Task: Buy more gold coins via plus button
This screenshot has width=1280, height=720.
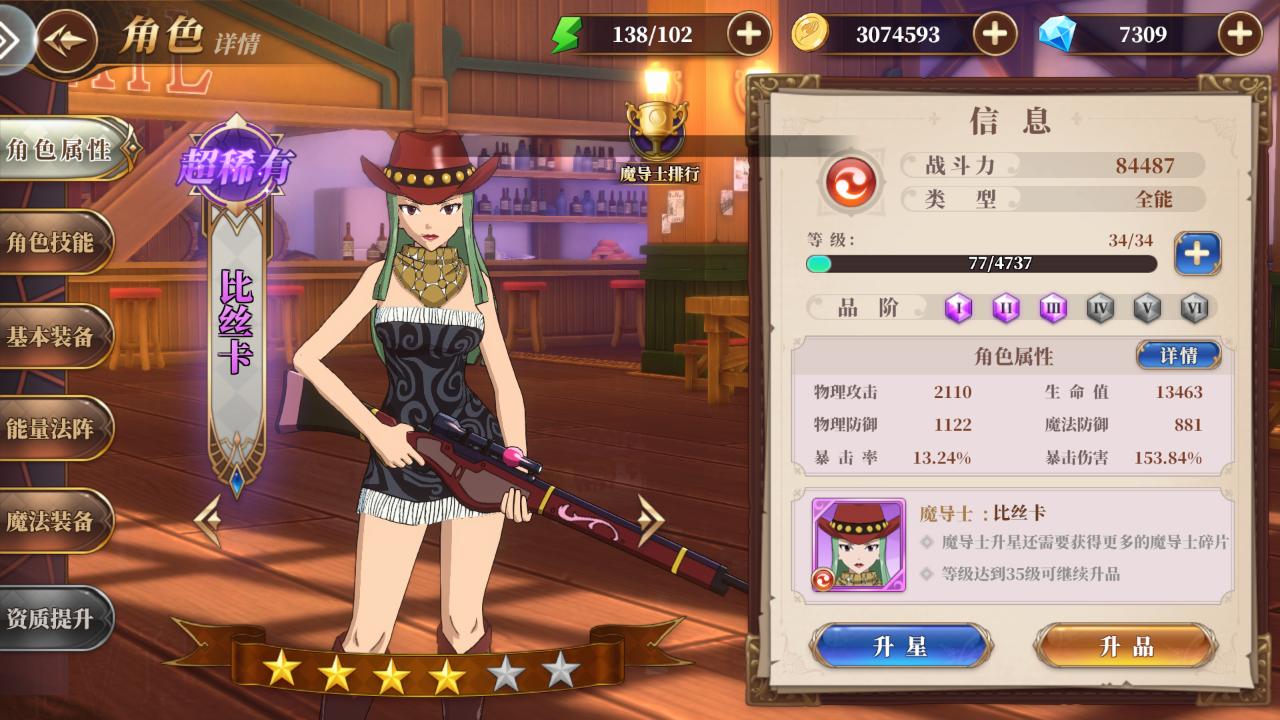Action: [994, 35]
